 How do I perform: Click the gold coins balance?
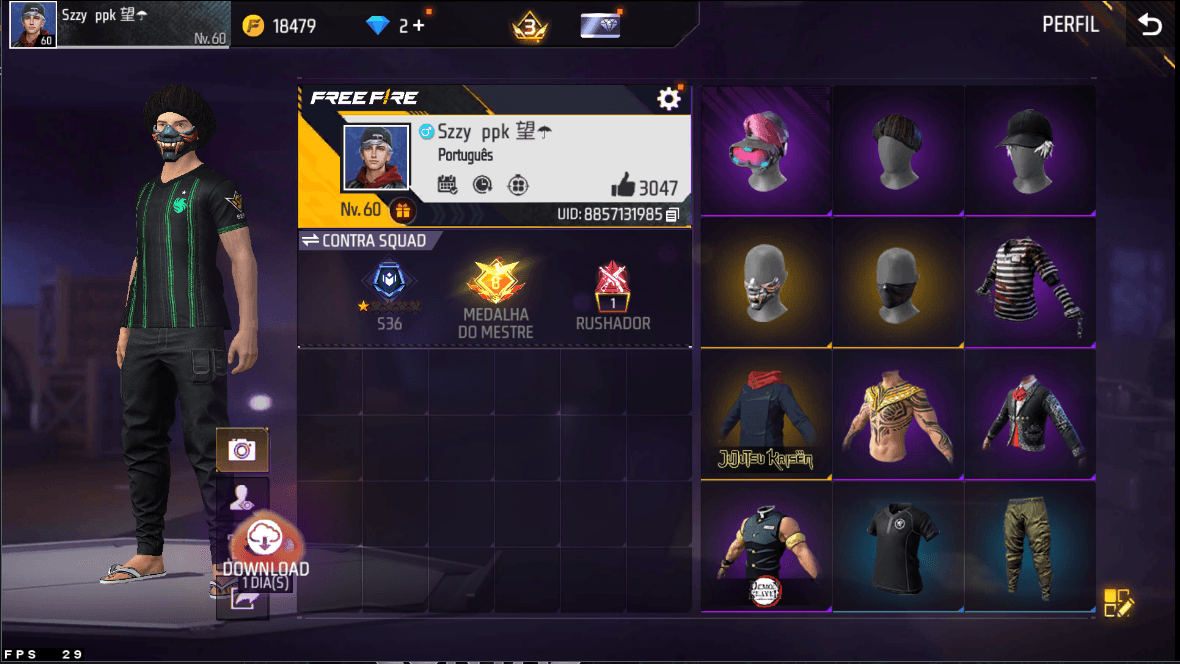click(x=280, y=26)
